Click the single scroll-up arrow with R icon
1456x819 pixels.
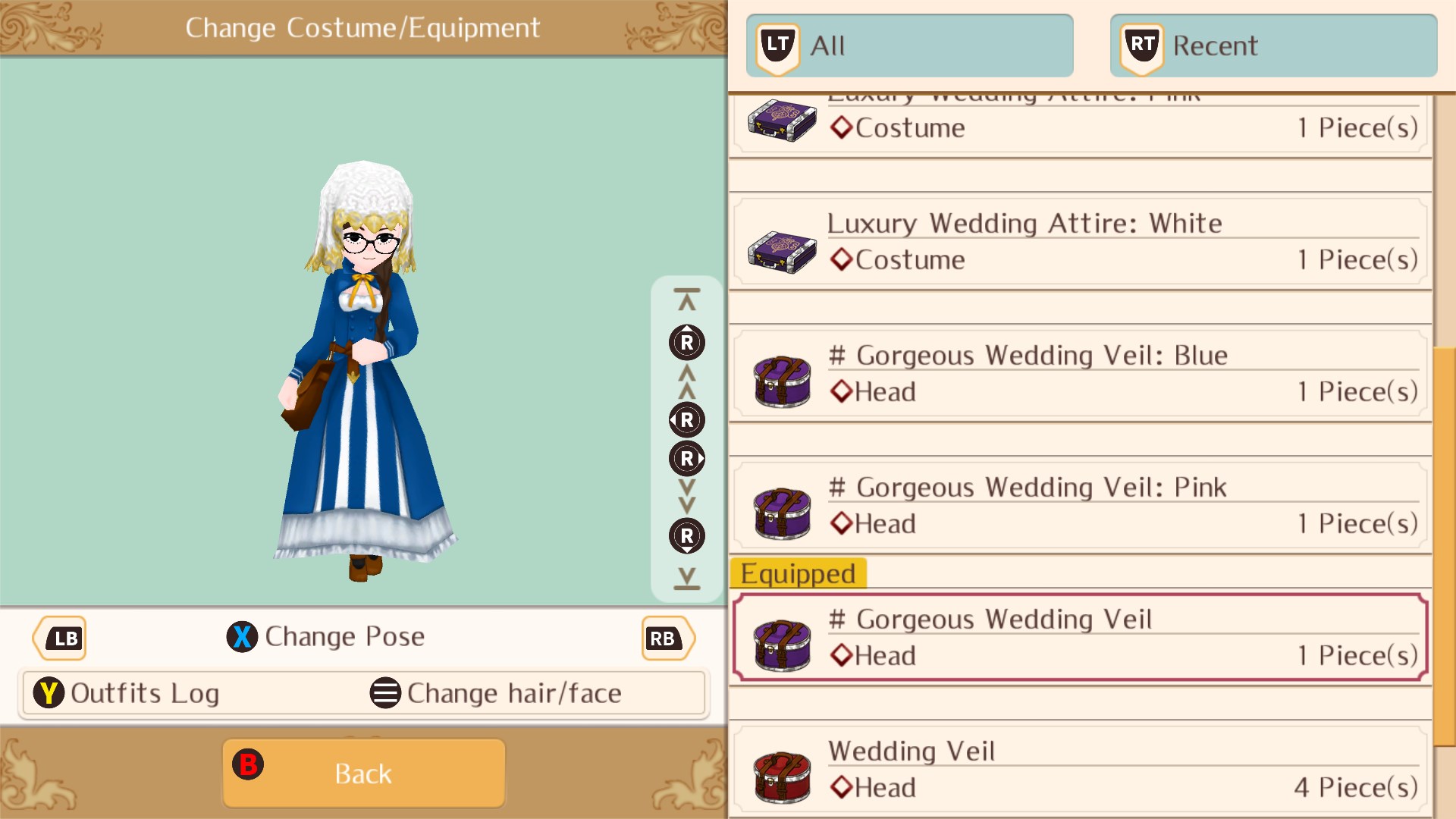(x=686, y=342)
